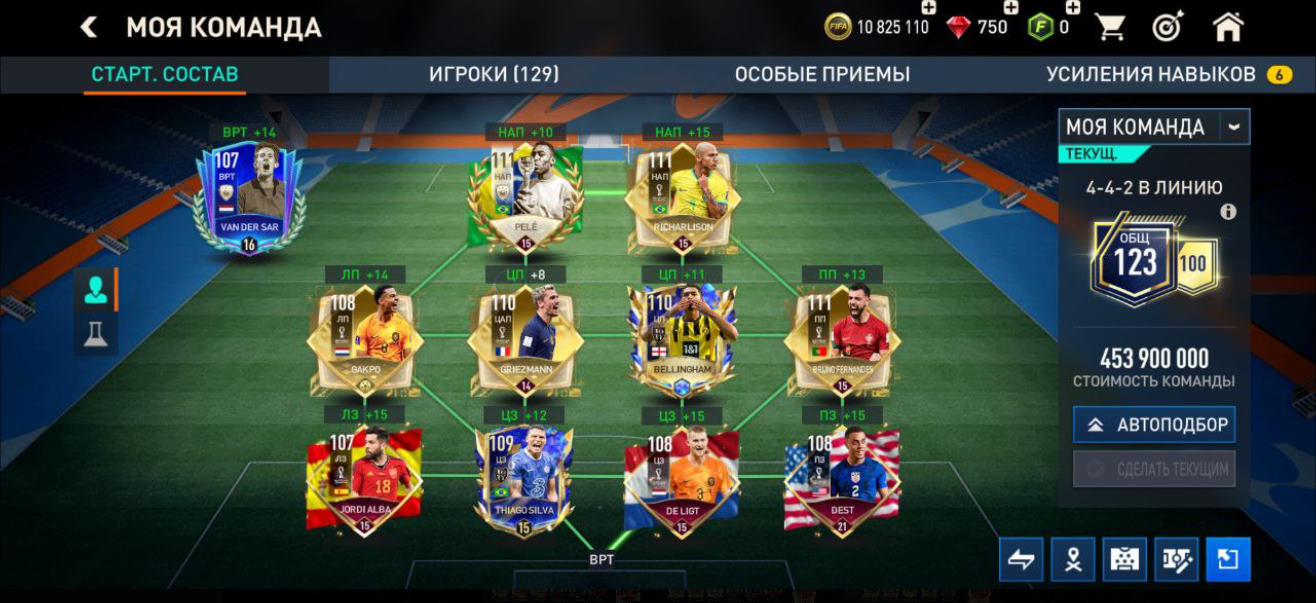Show formation info via the i icon
This screenshot has height=603, width=1316.
click(x=1228, y=212)
